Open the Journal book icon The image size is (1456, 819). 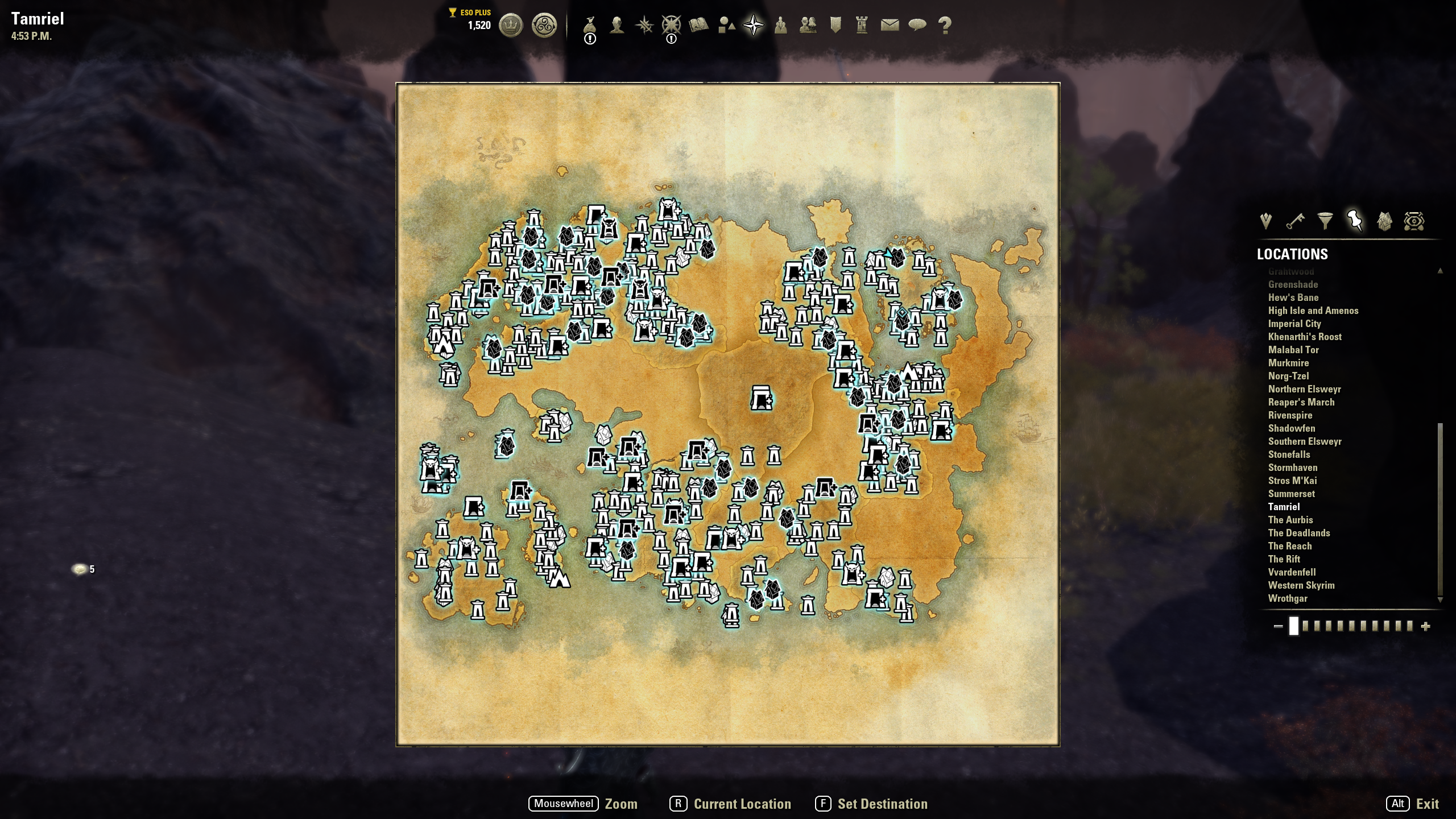698,24
